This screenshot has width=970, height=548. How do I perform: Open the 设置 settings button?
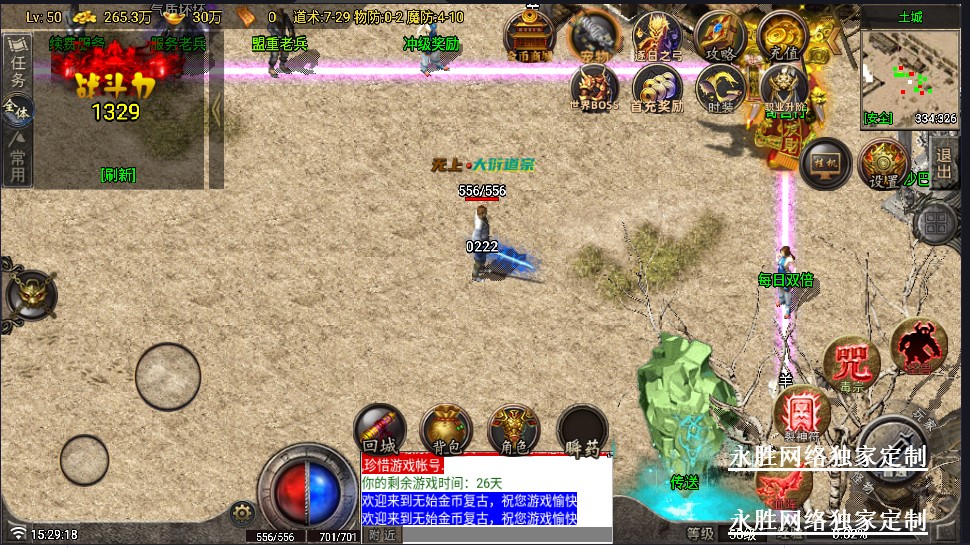883,164
